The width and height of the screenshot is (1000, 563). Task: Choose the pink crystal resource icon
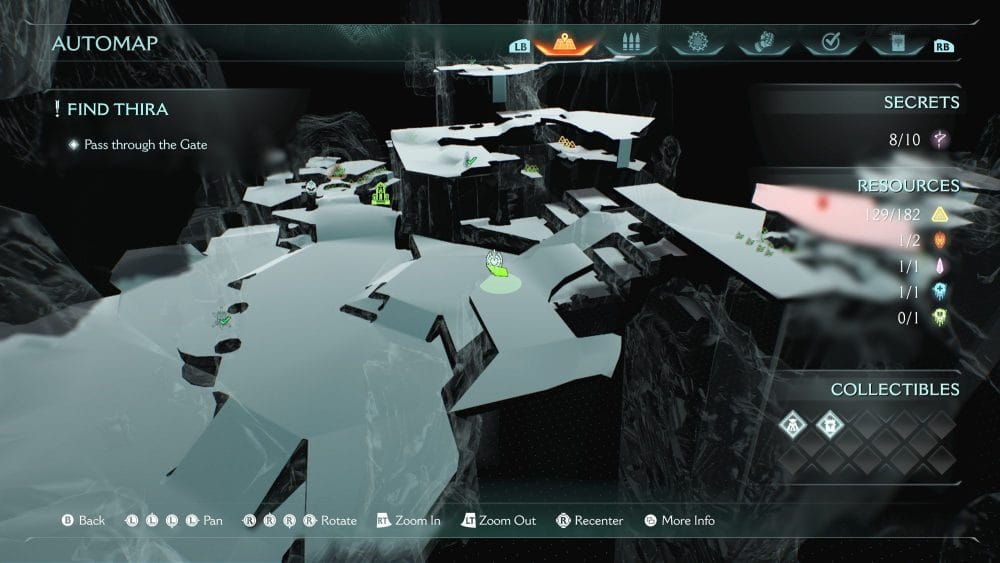coord(940,266)
